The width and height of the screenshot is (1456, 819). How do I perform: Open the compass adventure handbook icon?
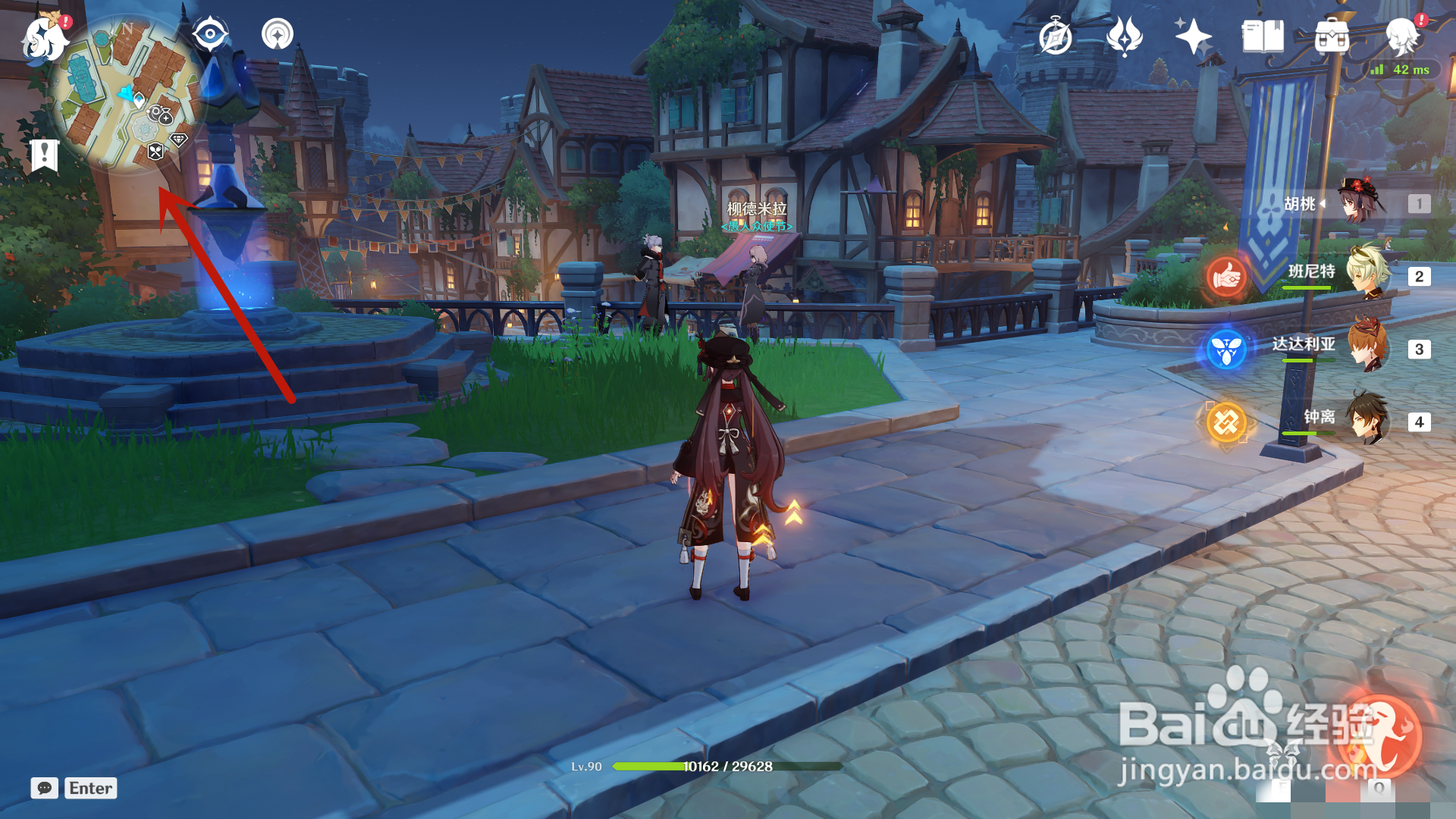(1055, 36)
